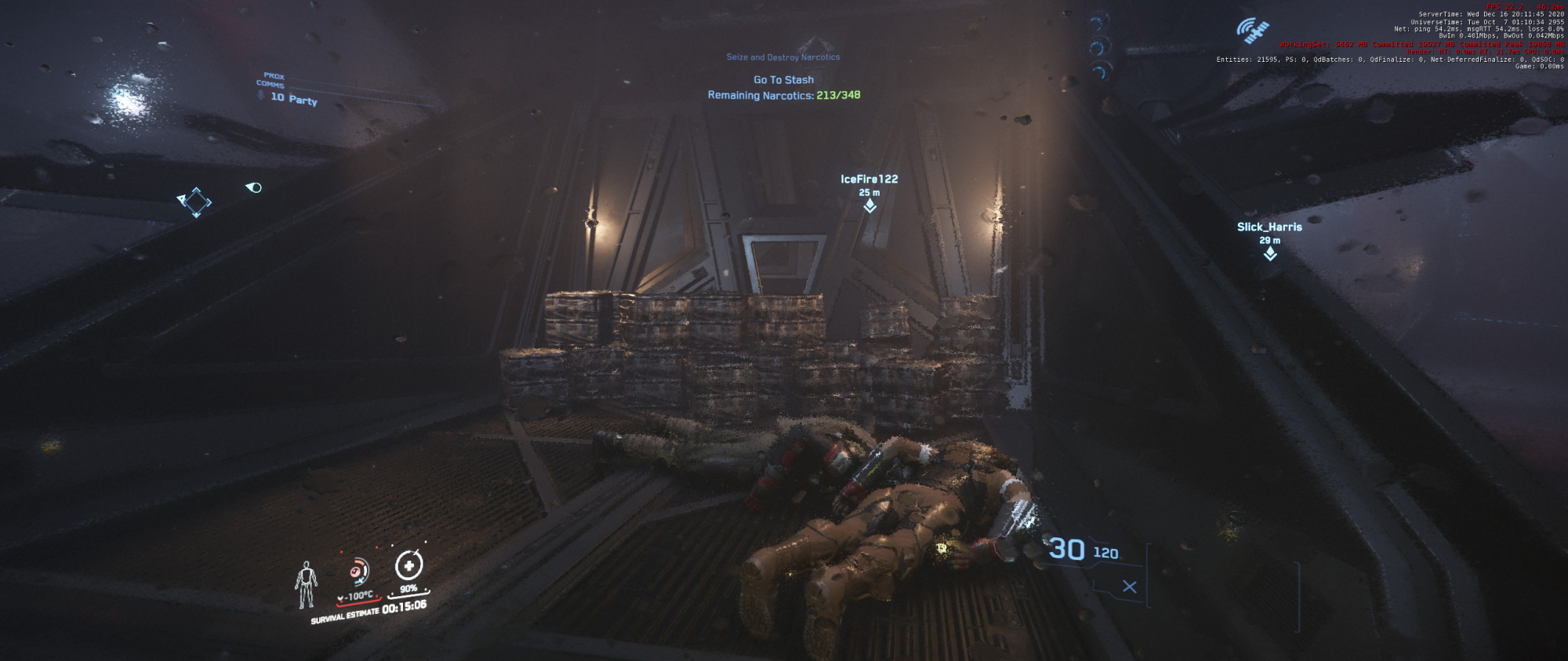
Task: Select the satellite comms signal icon
Action: point(1252,31)
